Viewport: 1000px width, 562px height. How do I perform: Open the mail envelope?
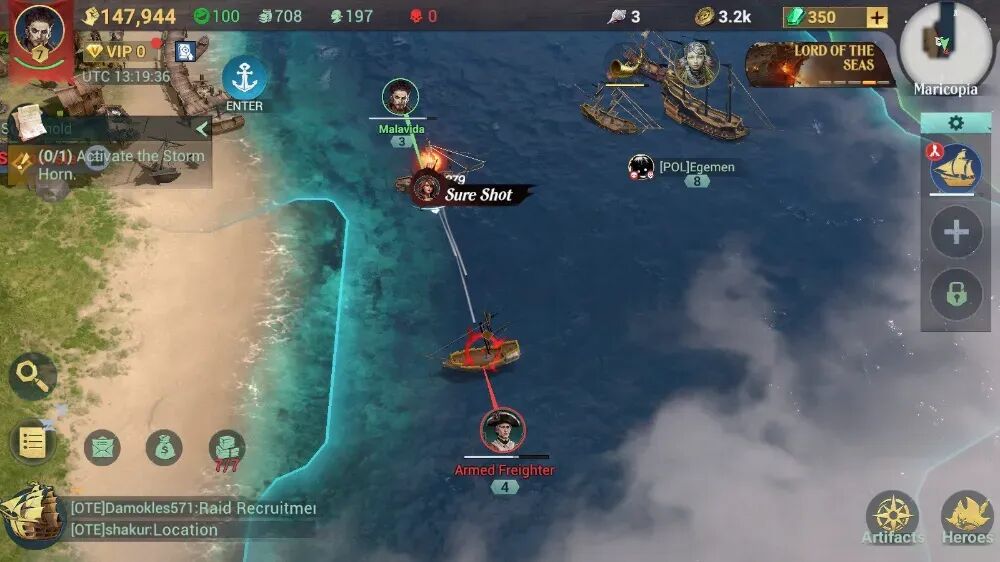(x=102, y=447)
